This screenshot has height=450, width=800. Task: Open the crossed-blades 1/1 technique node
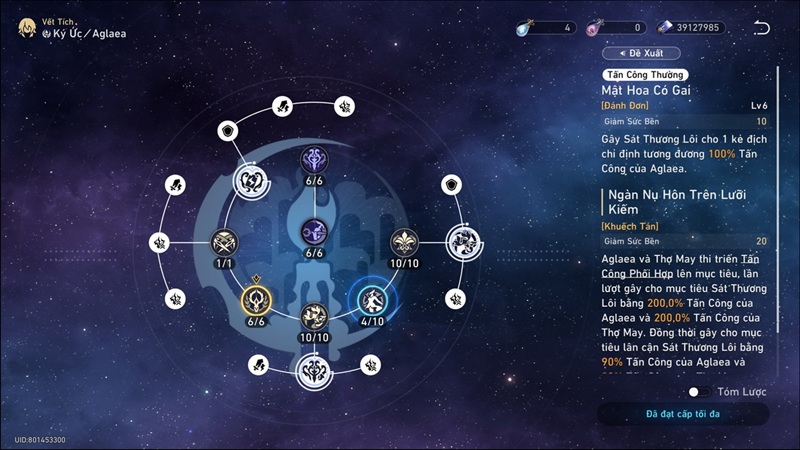pyautogui.click(x=224, y=242)
